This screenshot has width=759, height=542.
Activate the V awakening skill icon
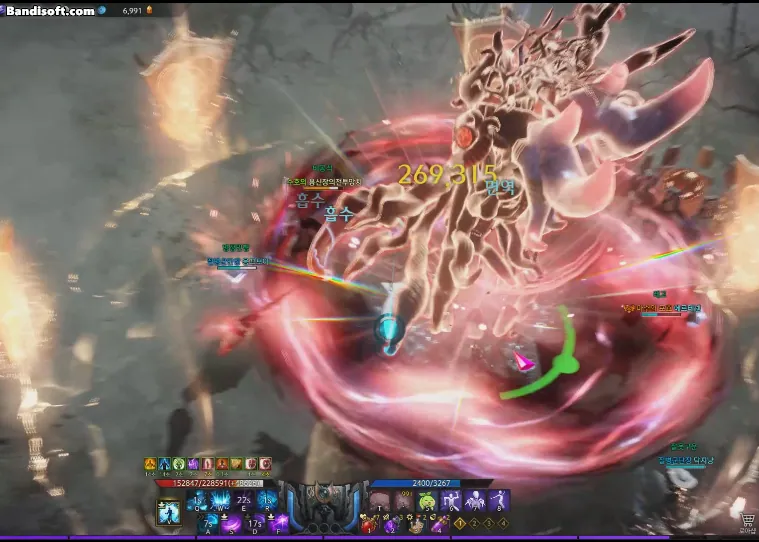tap(167, 512)
